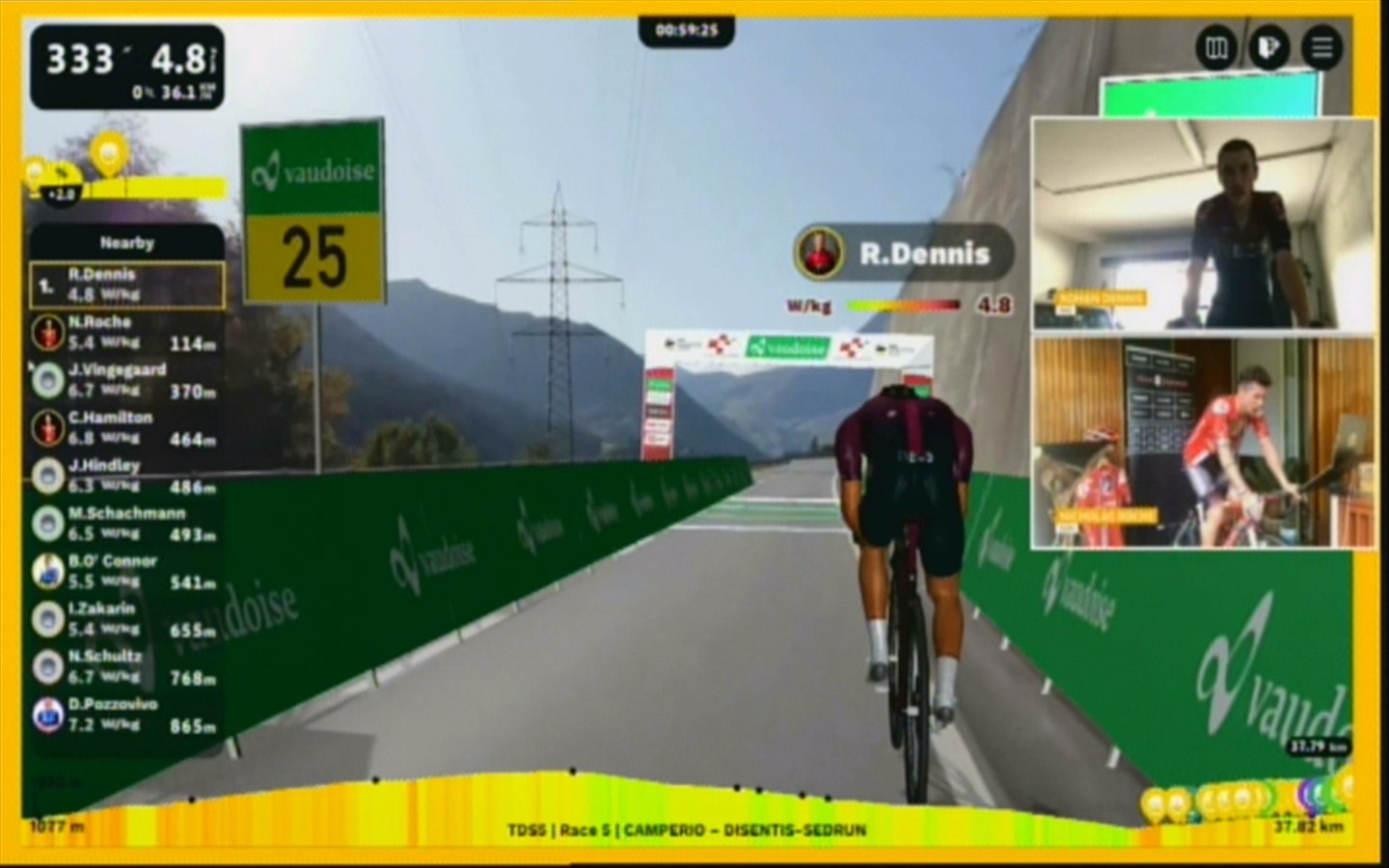Open the top webcam feed of R.Dennis
Viewport: 1389px width, 868px height.
click(1203, 224)
